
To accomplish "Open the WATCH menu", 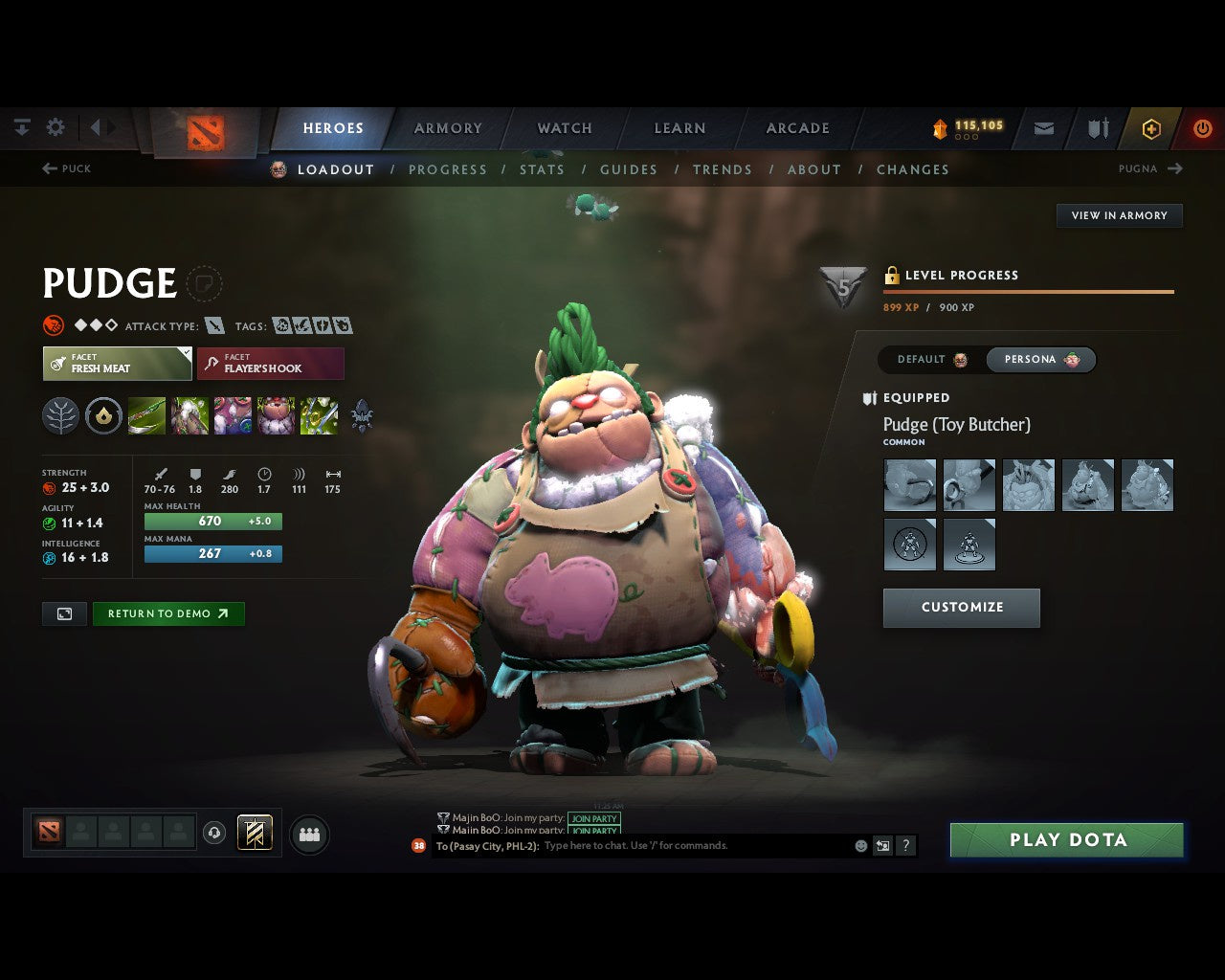I will click(x=564, y=127).
